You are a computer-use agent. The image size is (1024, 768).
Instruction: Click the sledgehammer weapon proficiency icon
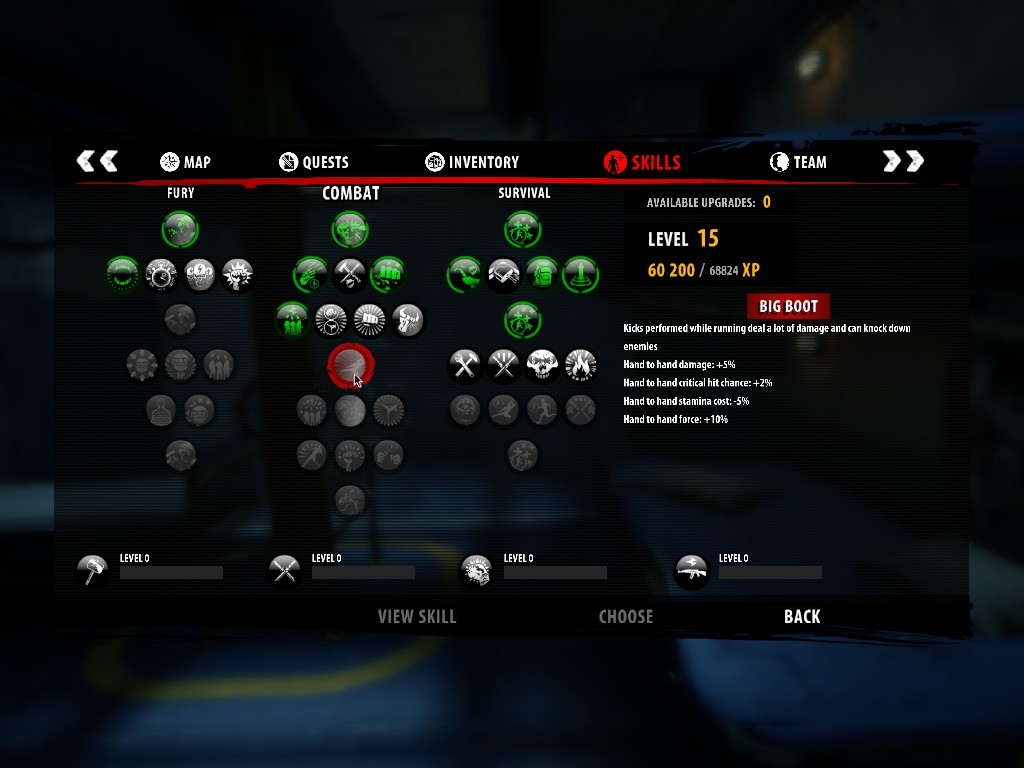pos(93,571)
